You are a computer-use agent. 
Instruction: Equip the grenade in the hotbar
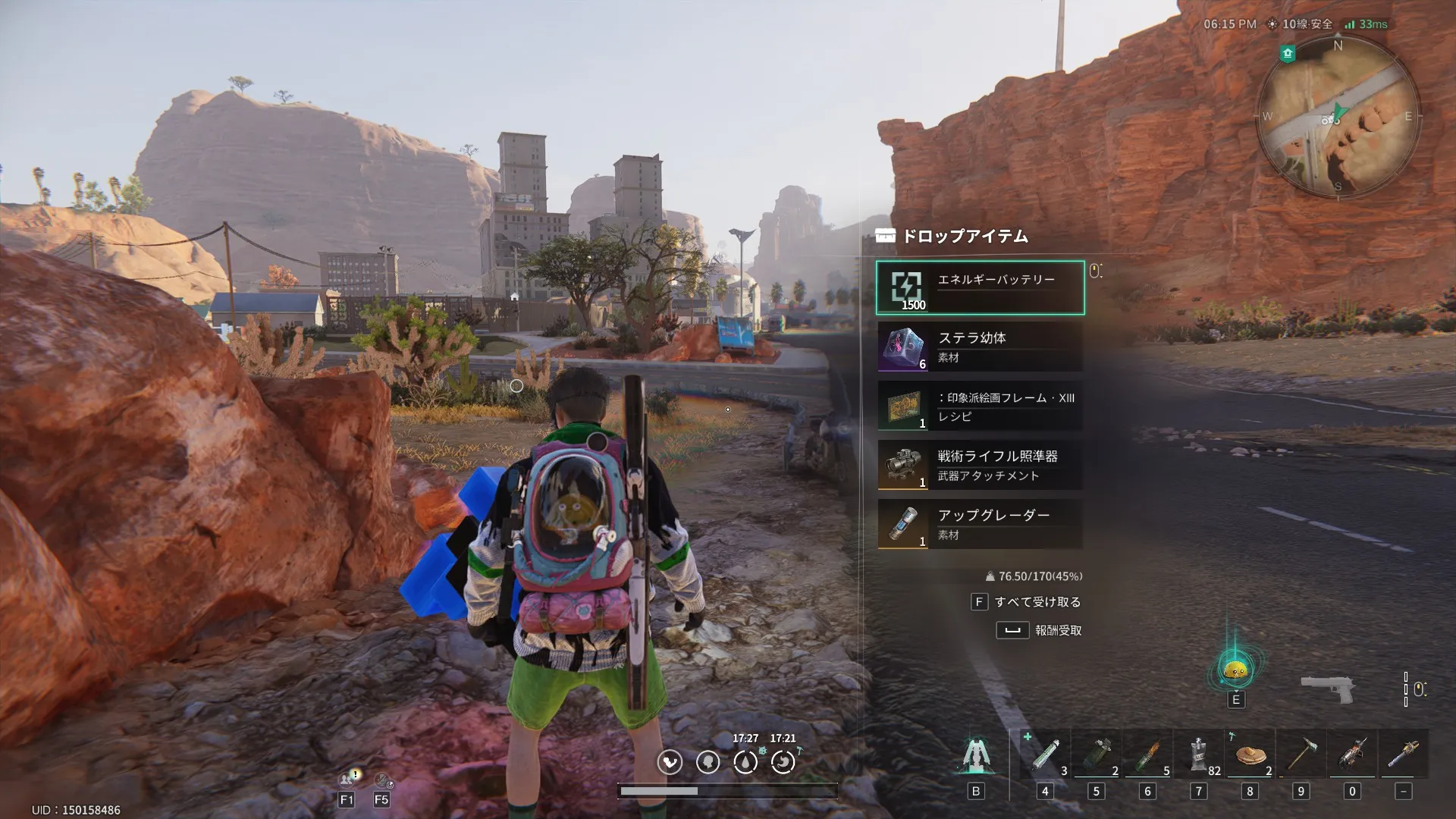click(x=1097, y=755)
